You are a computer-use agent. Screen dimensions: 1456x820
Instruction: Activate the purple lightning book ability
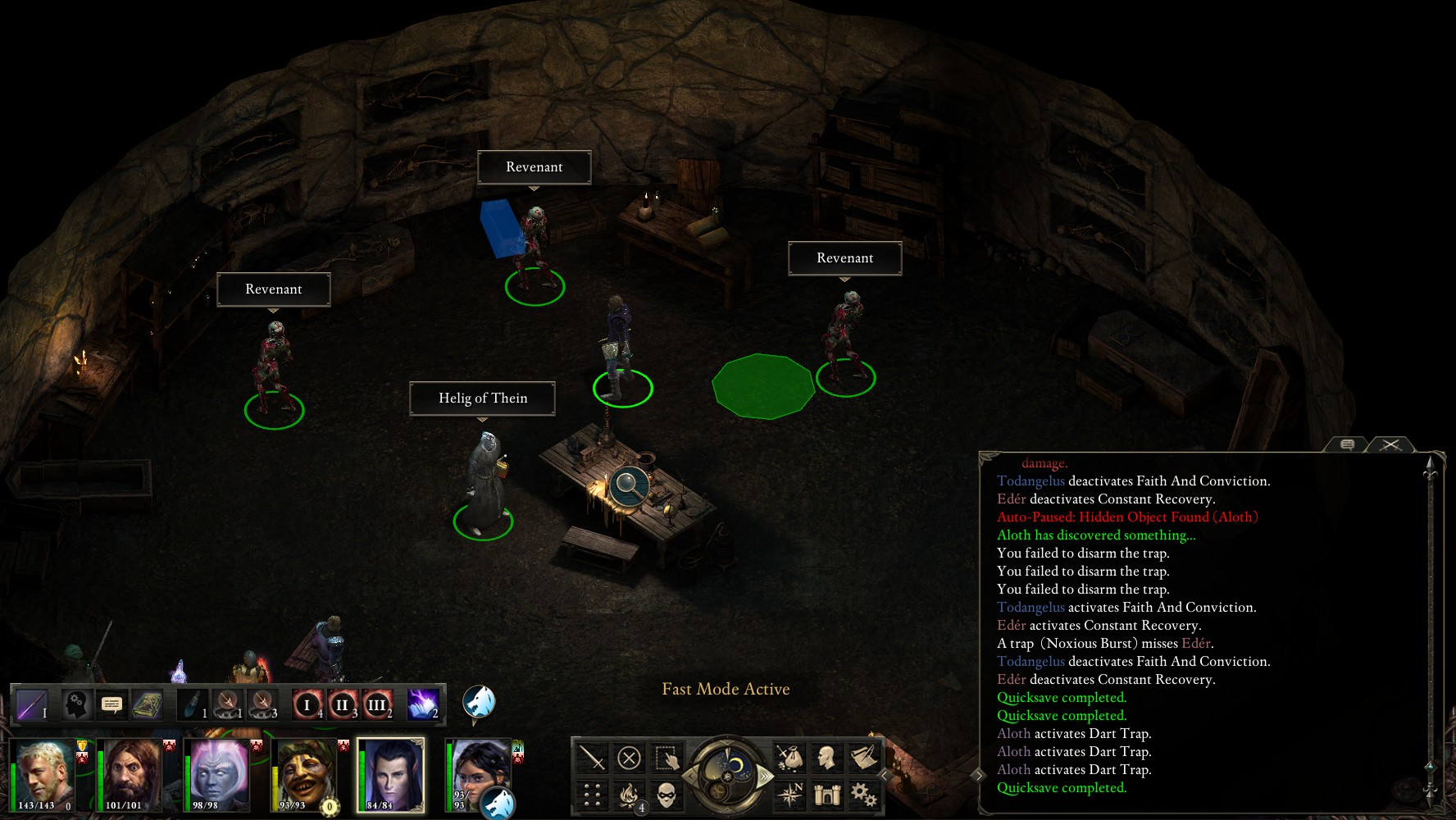pyautogui.click(x=423, y=704)
